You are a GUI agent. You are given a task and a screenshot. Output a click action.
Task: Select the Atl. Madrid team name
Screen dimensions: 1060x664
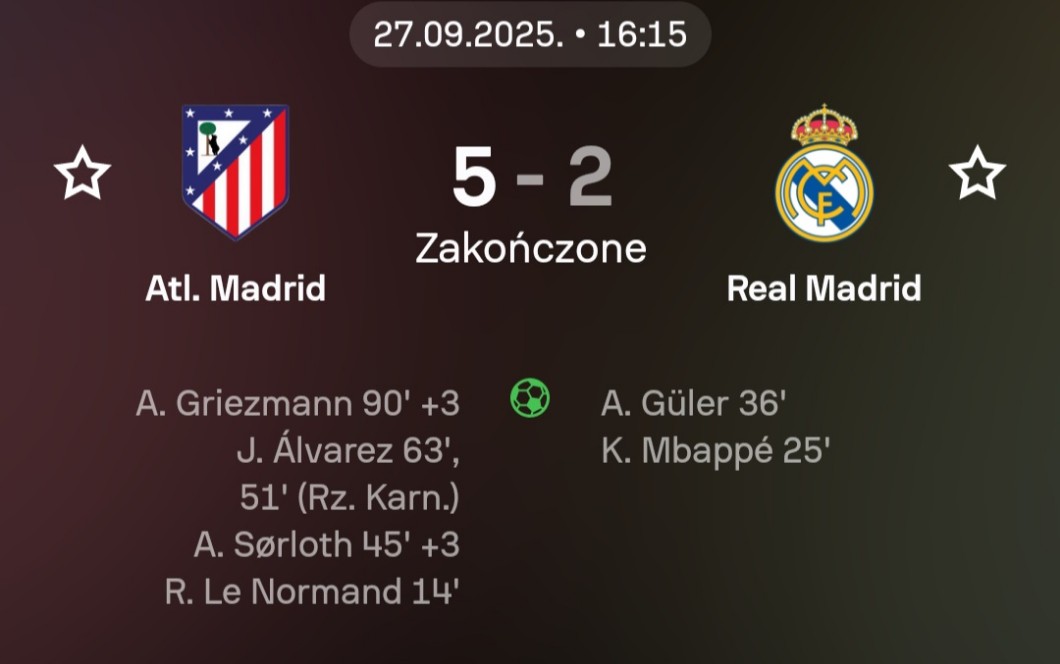tap(235, 289)
